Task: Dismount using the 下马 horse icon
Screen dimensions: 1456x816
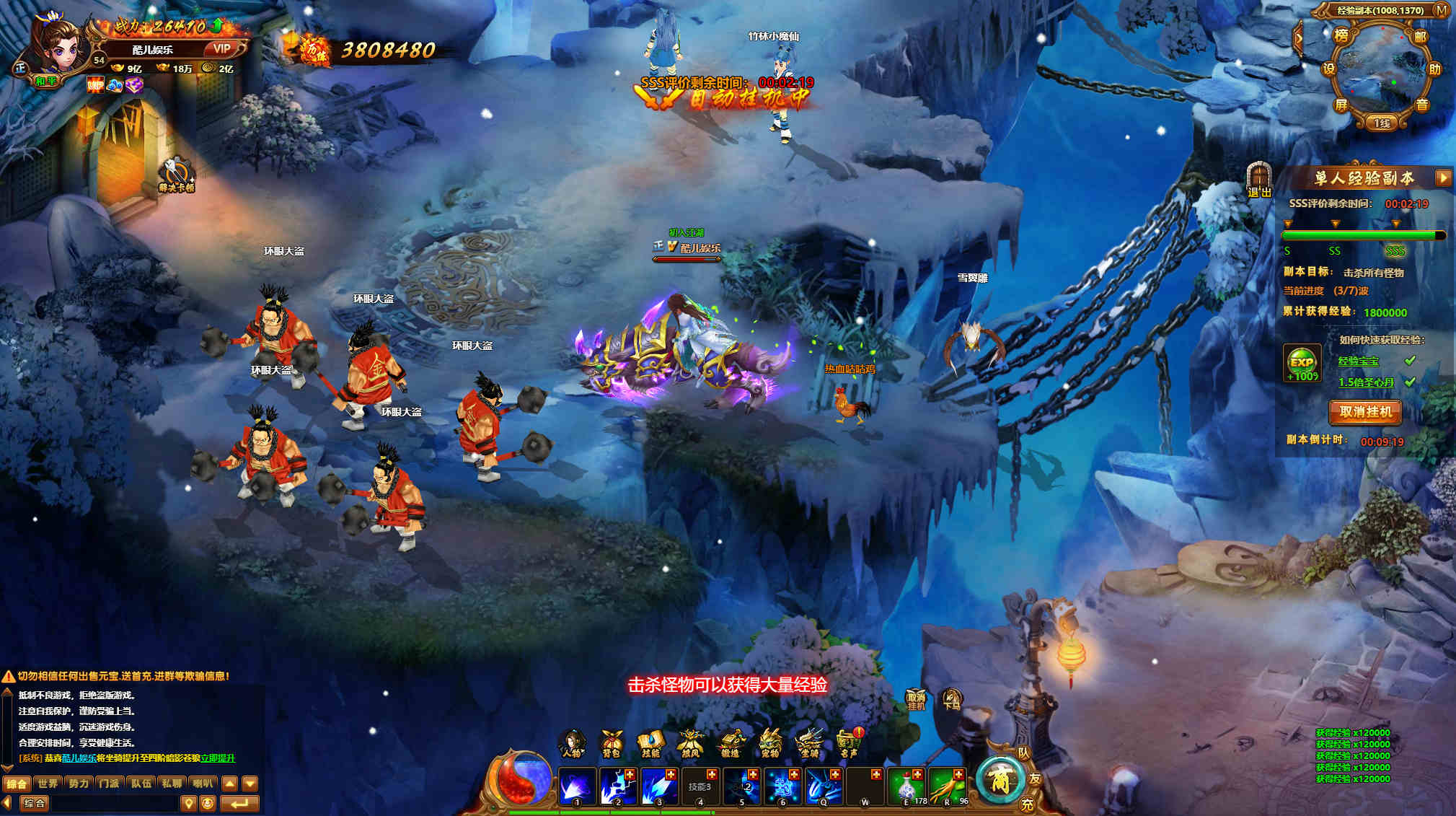Action: (x=951, y=698)
